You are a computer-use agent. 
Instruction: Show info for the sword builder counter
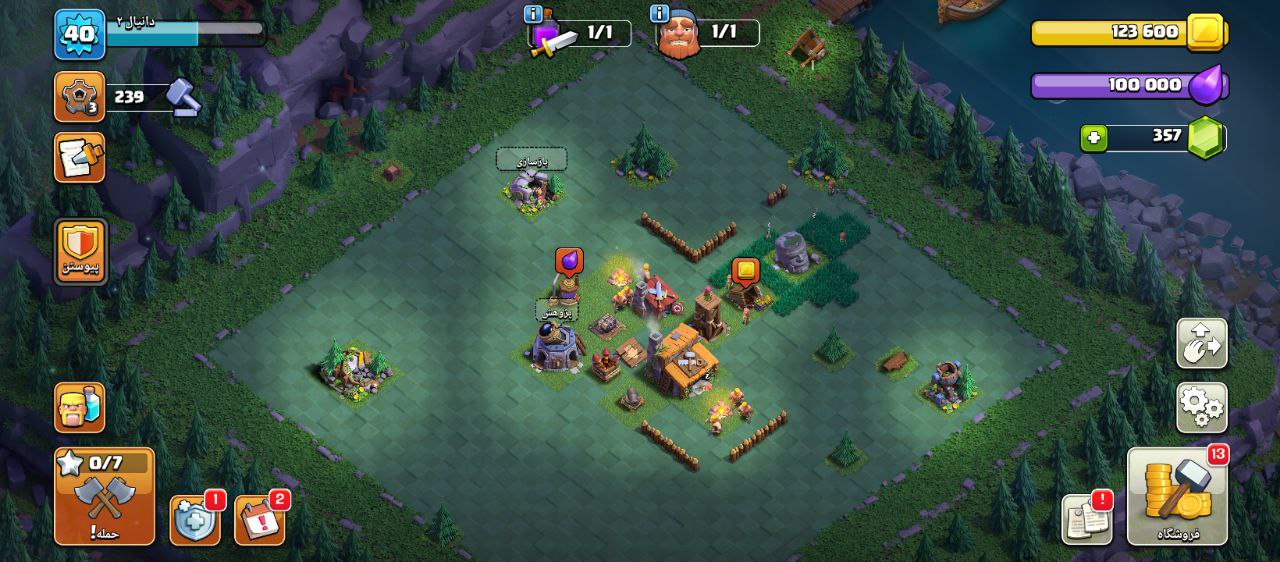[534, 14]
